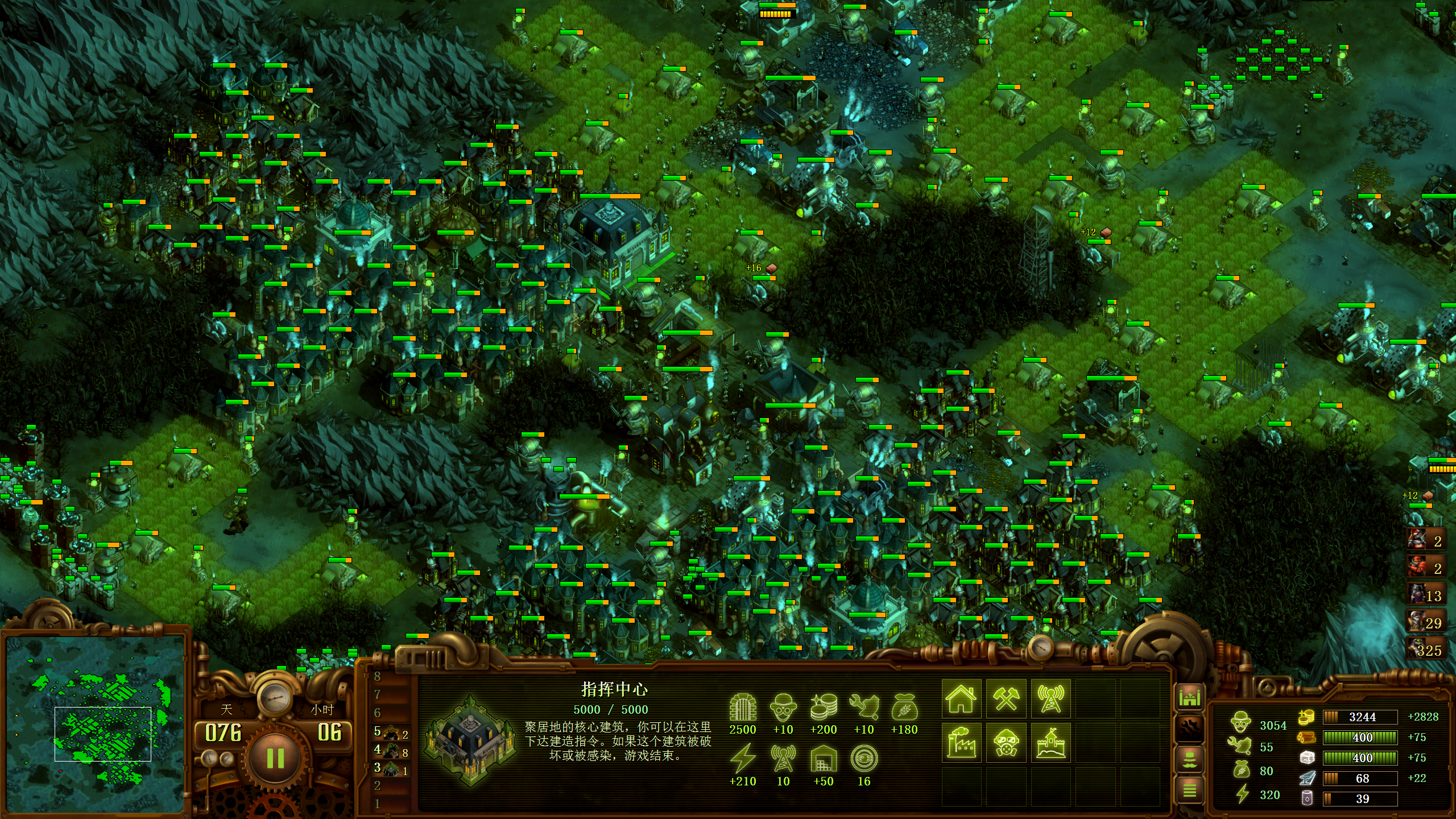This screenshot has width=1456, height=819.
Task: Choose the gas mask military category
Action: coord(1006,742)
